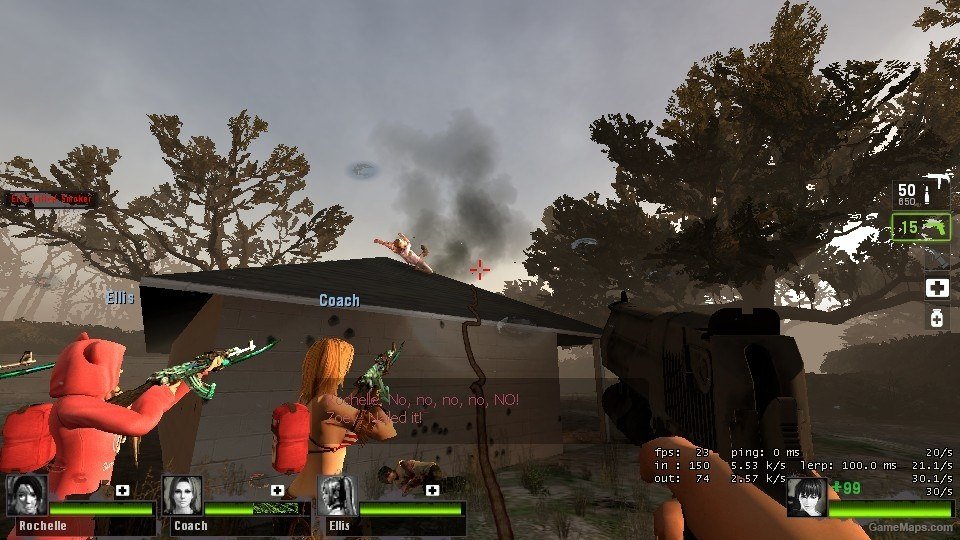This screenshot has width=960, height=540.
Task: Choose the pain pills bottle slot
Action: pos(936,319)
